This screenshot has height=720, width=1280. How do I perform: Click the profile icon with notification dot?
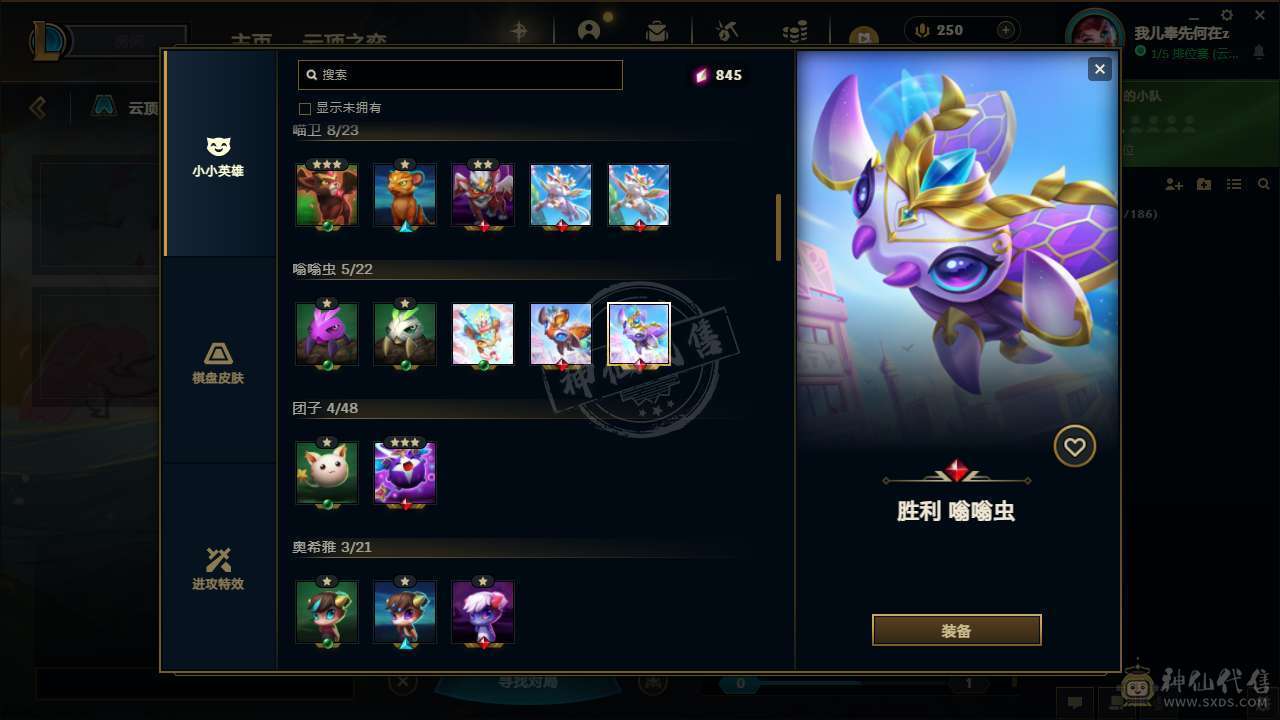(588, 30)
